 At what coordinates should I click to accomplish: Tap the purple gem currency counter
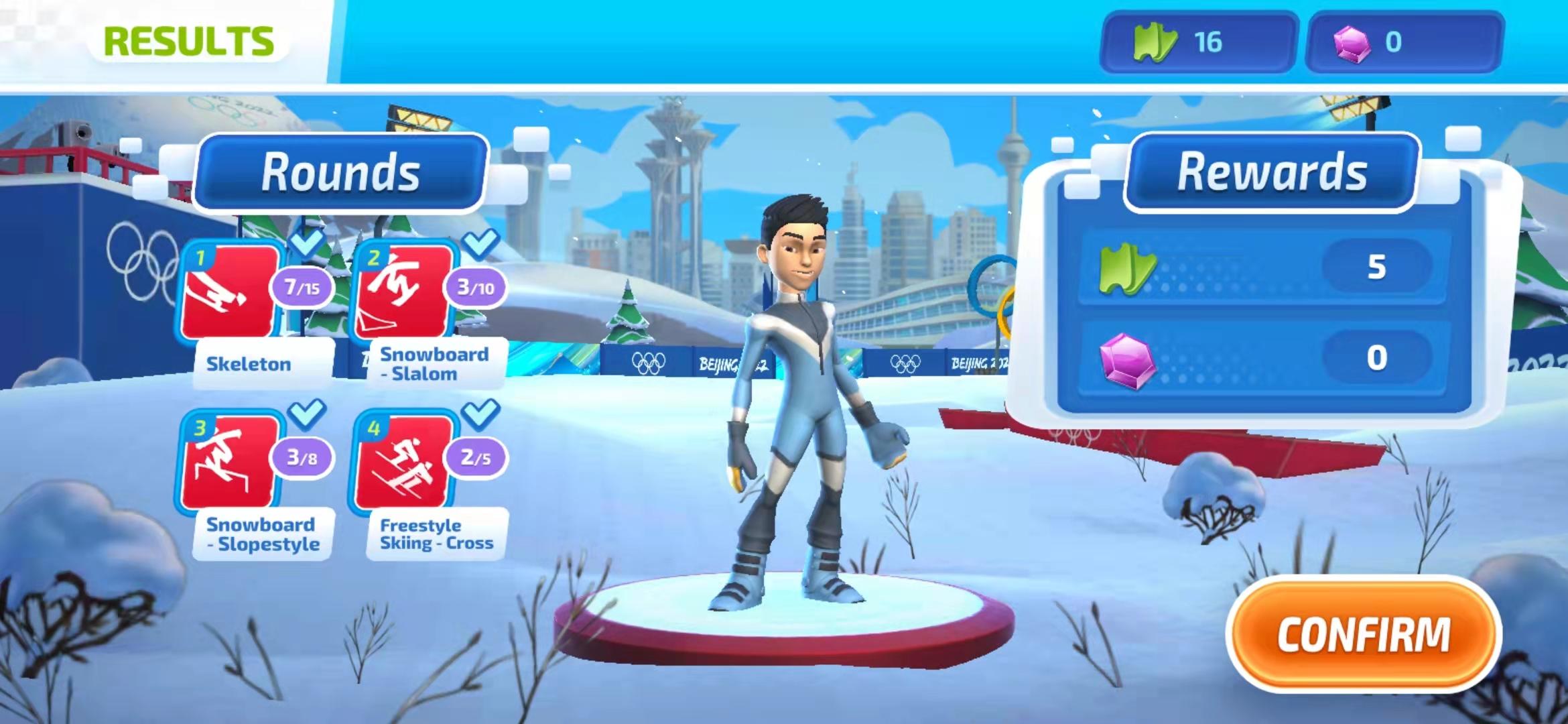1404,42
